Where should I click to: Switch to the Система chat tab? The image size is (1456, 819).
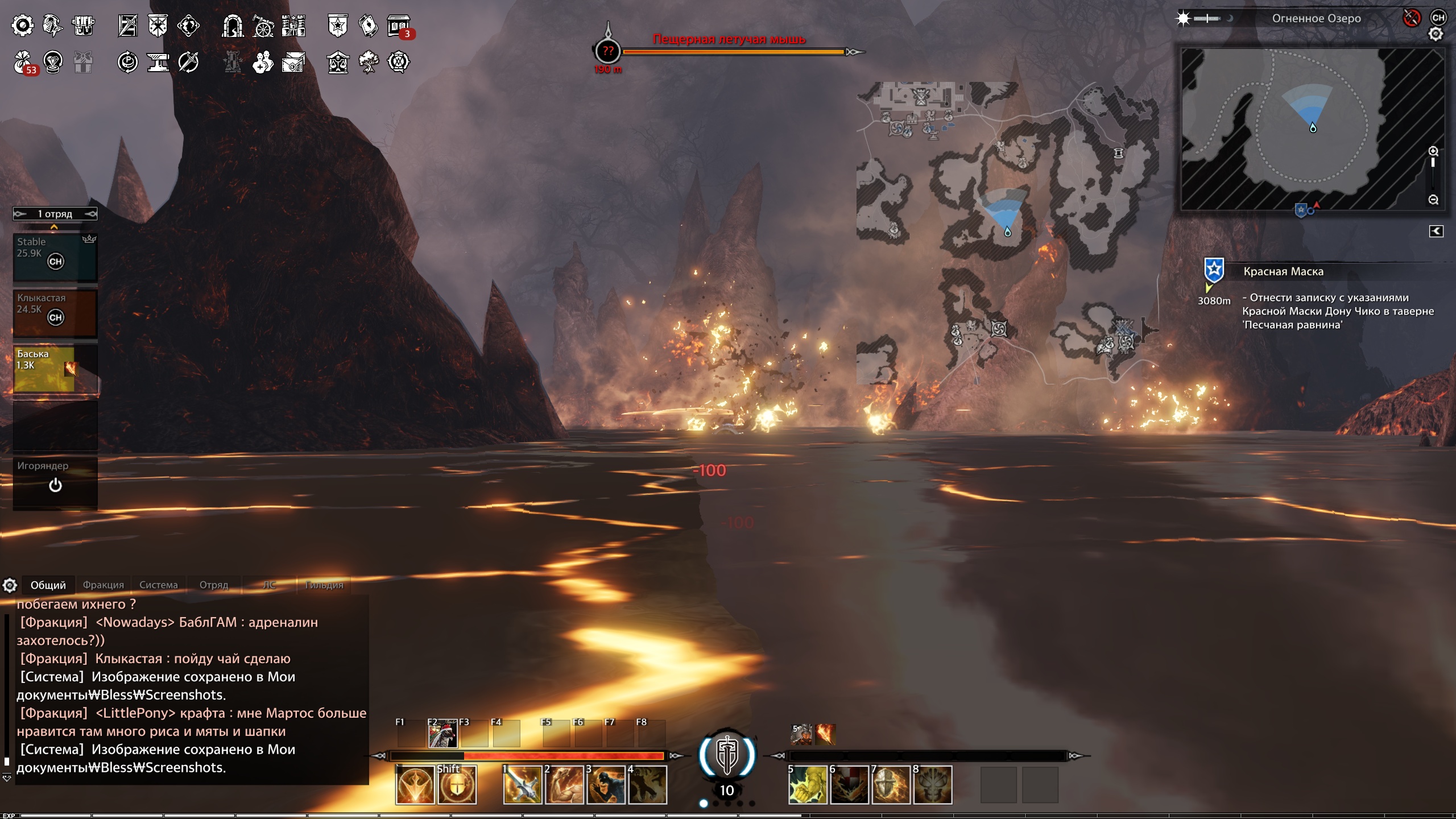tap(158, 585)
